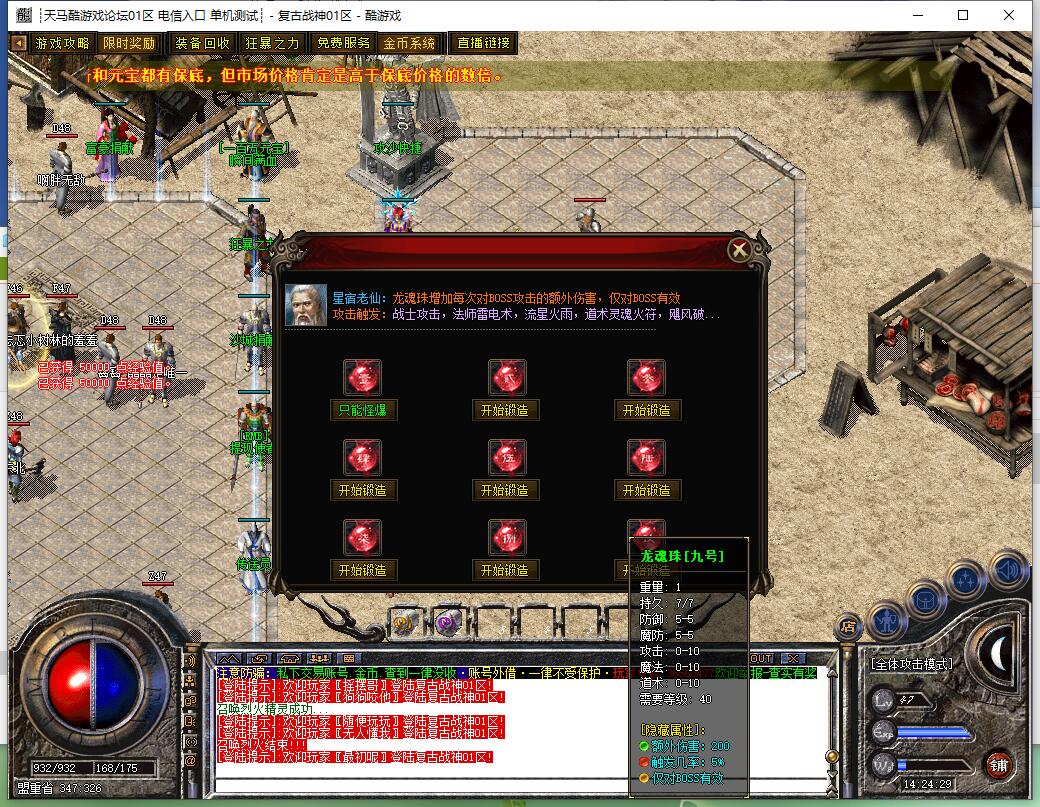Change the 全体攻击模式 attack mode label

pyautogui.click(x=911, y=664)
